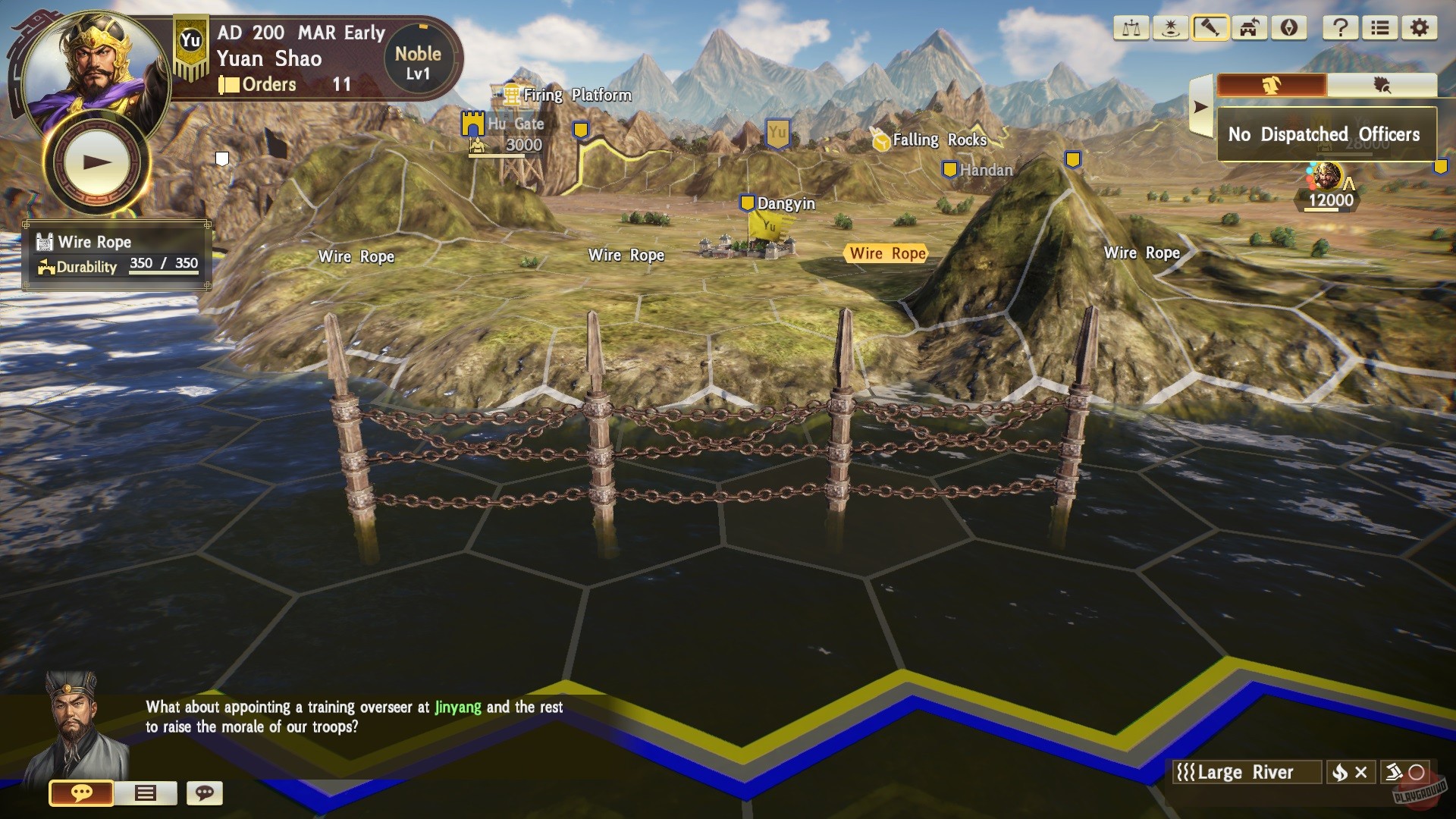Open the gem-shaped objectives icon
This screenshot has height=819, width=1456.
[1289, 28]
